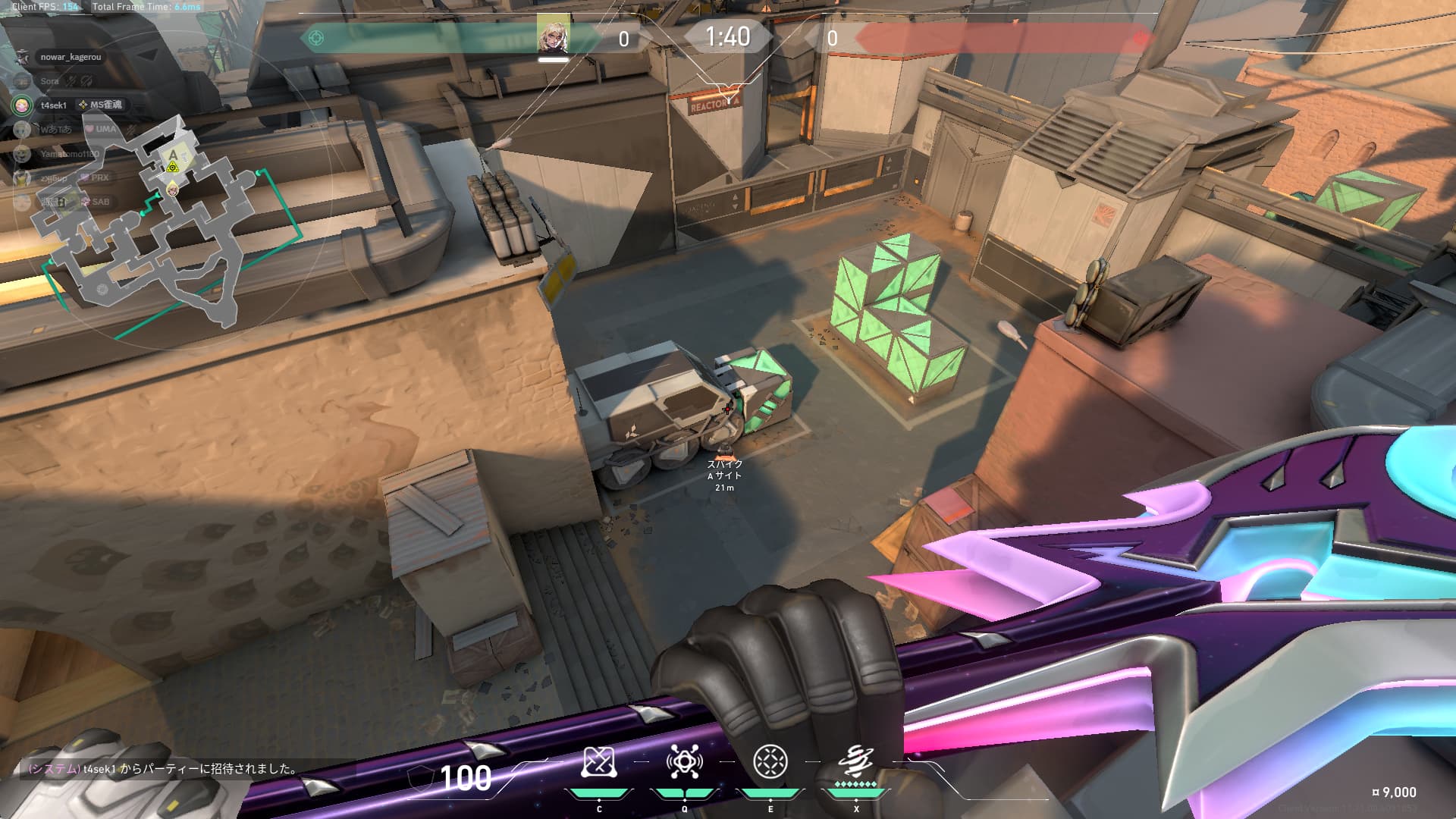Select the Alarmbot ability icon
Screen dimensions: 1456x819
[684, 762]
